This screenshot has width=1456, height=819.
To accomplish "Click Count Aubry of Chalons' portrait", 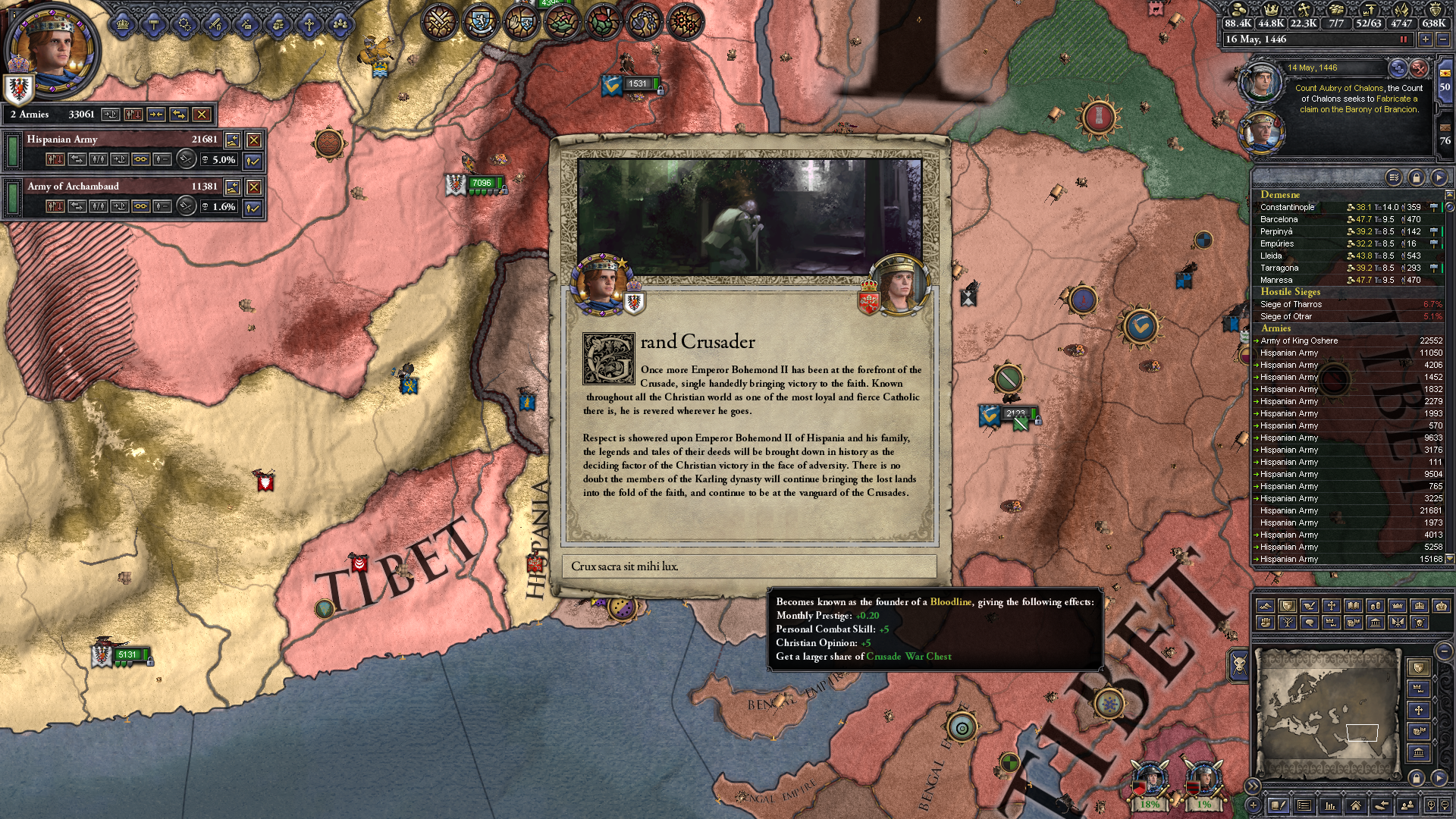I will pos(1260,82).
